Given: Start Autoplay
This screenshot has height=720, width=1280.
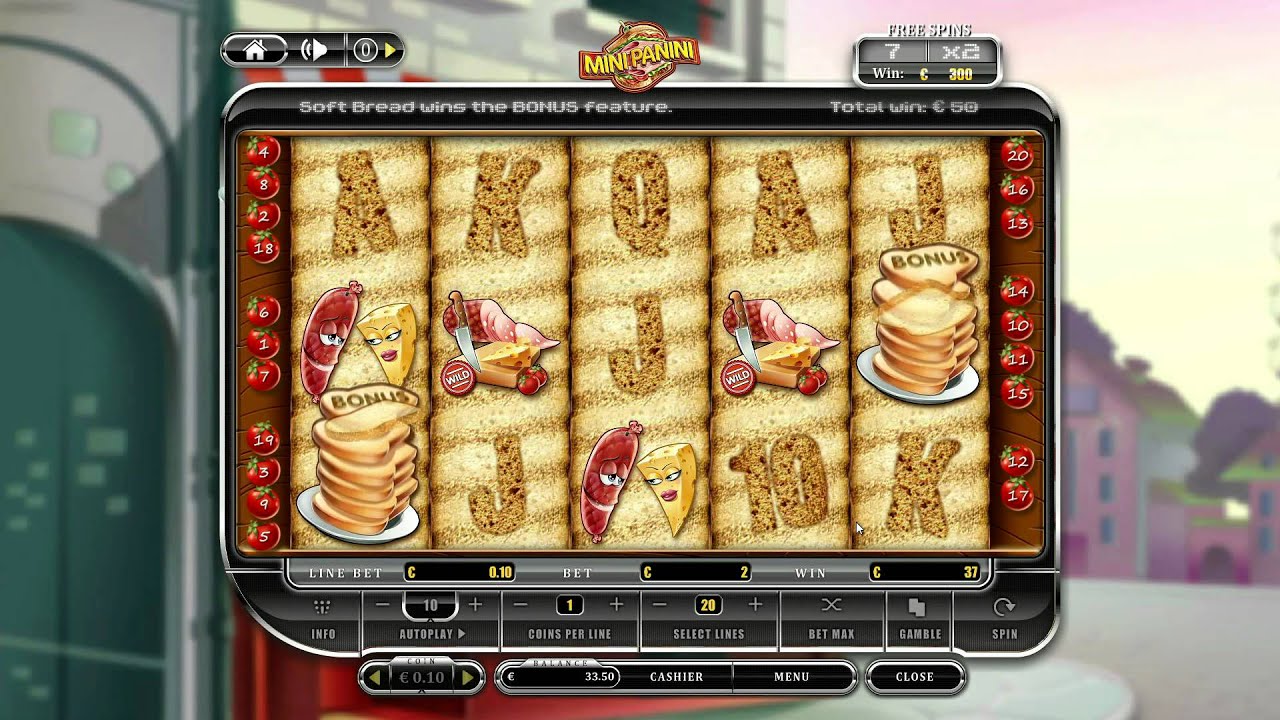Looking at the screenshot, I should (432, 633).
